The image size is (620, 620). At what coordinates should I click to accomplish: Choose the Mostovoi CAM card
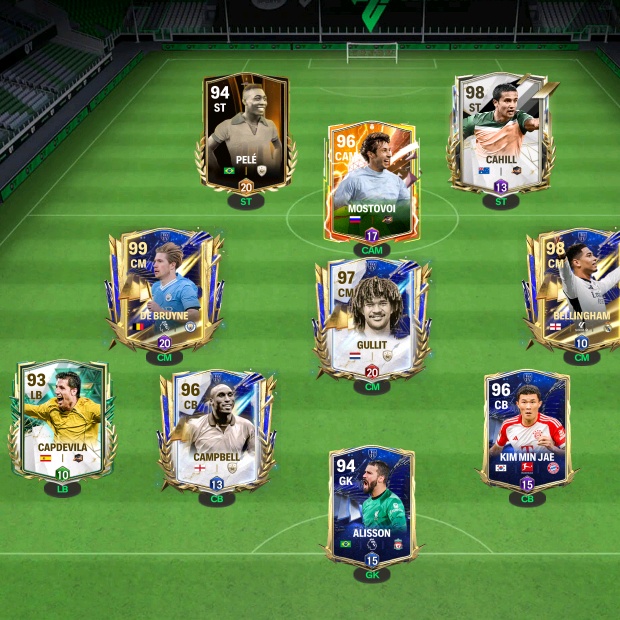[x=371, y=183]
